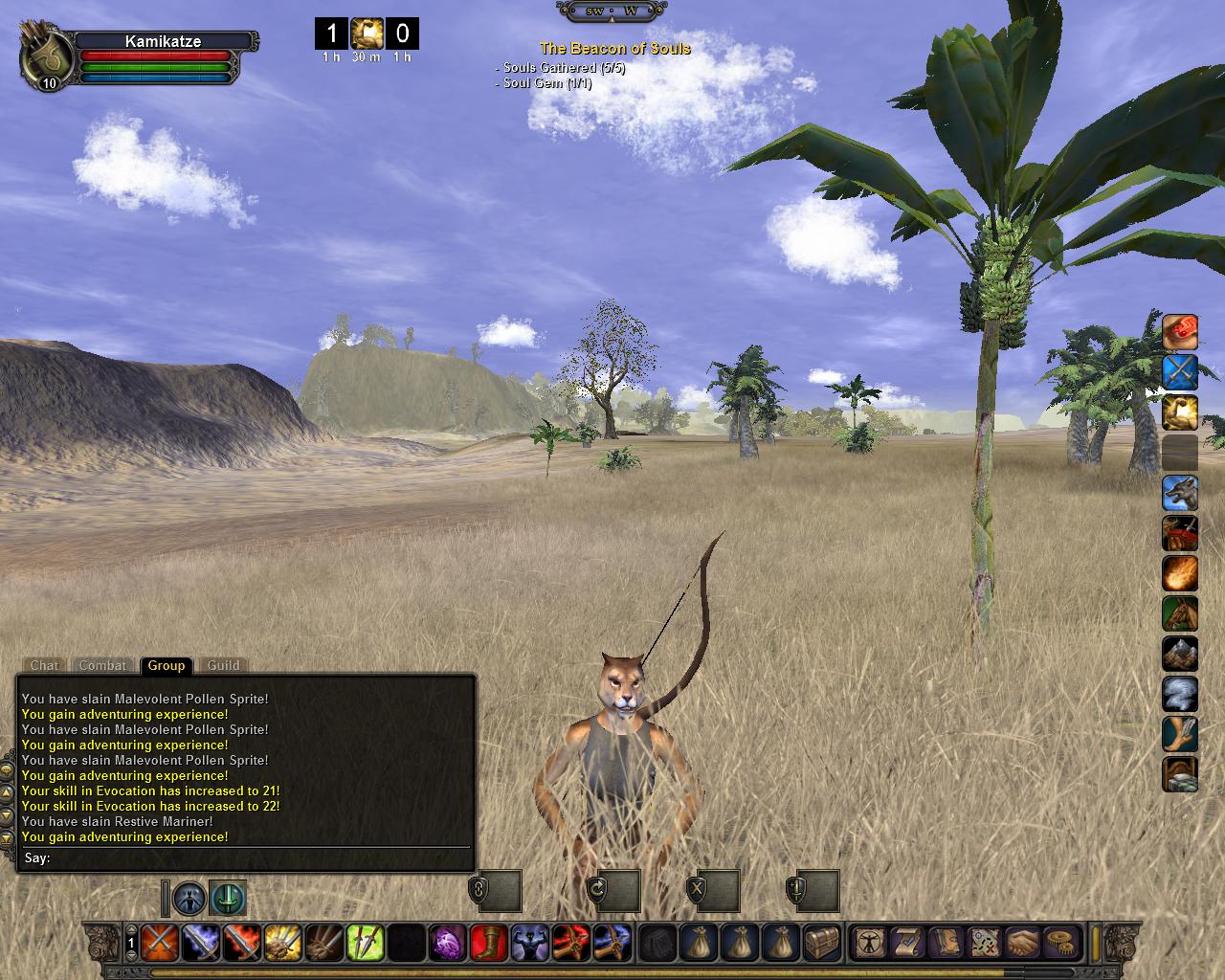Select the Group chat tab
Screen dimensions: 1225x980
(x=166, y=665)
